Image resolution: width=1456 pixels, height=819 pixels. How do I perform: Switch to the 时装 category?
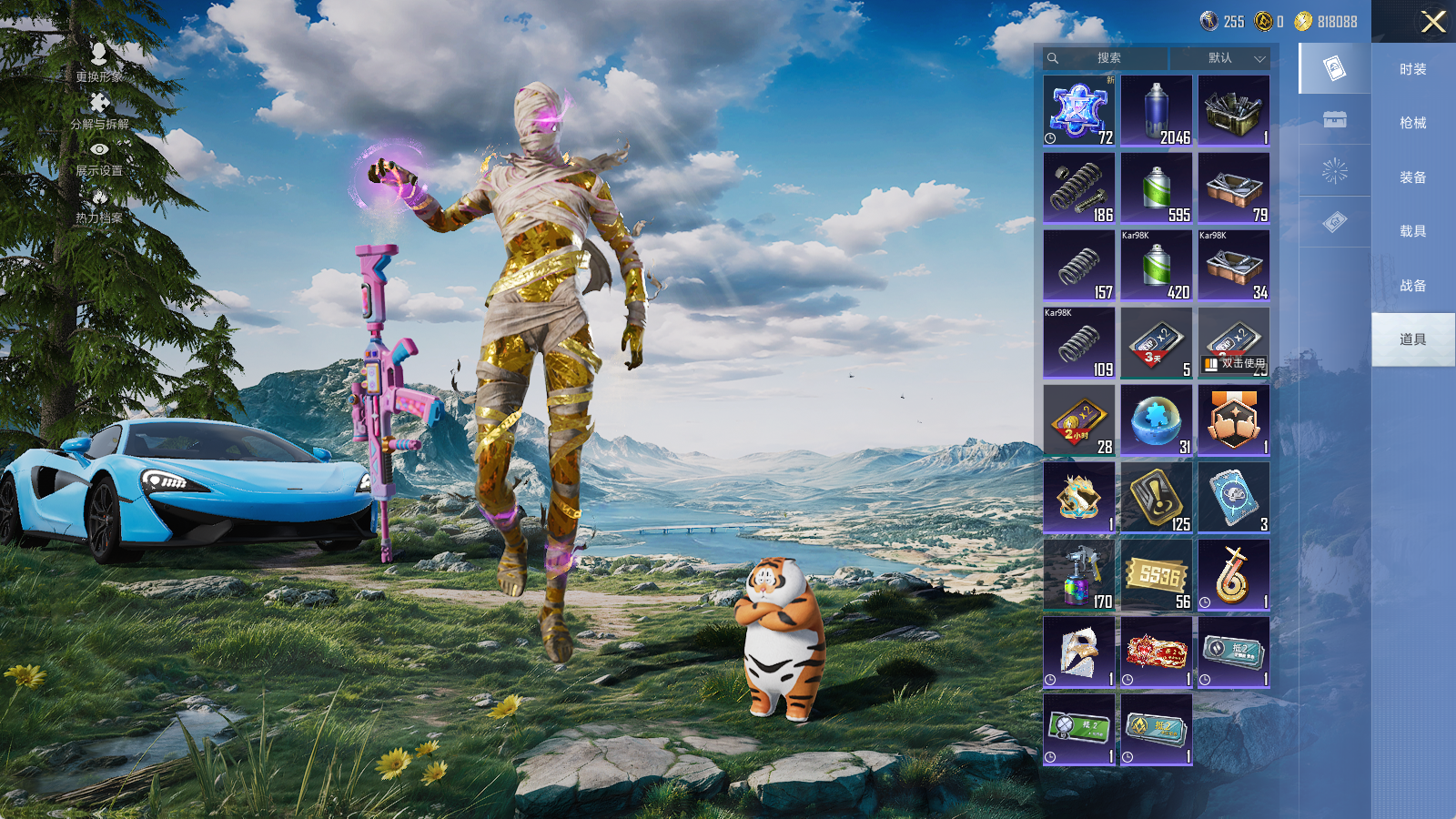point(1412,69)
